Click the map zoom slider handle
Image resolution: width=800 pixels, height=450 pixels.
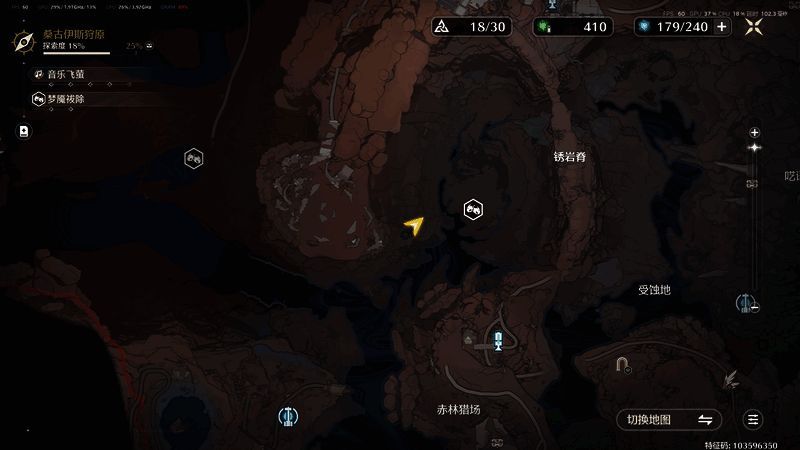[755, 148]
